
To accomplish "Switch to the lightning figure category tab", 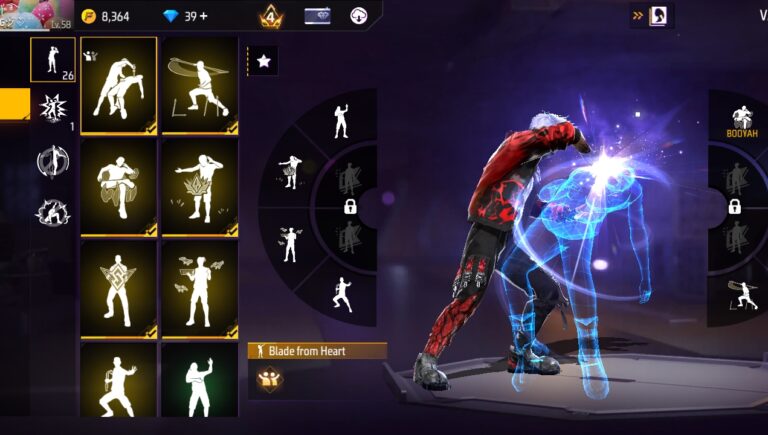I will pos(52,212).
